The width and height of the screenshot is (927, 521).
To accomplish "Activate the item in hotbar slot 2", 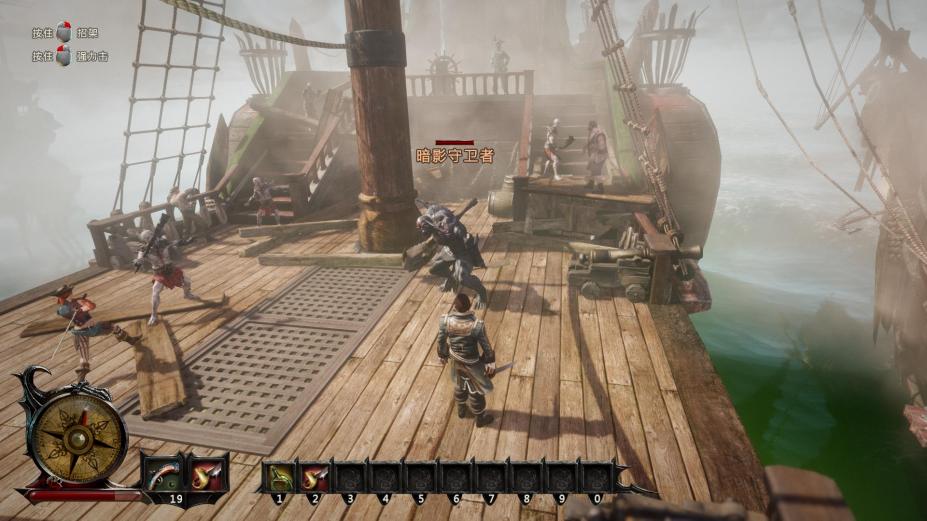I will tap(315, 475).
